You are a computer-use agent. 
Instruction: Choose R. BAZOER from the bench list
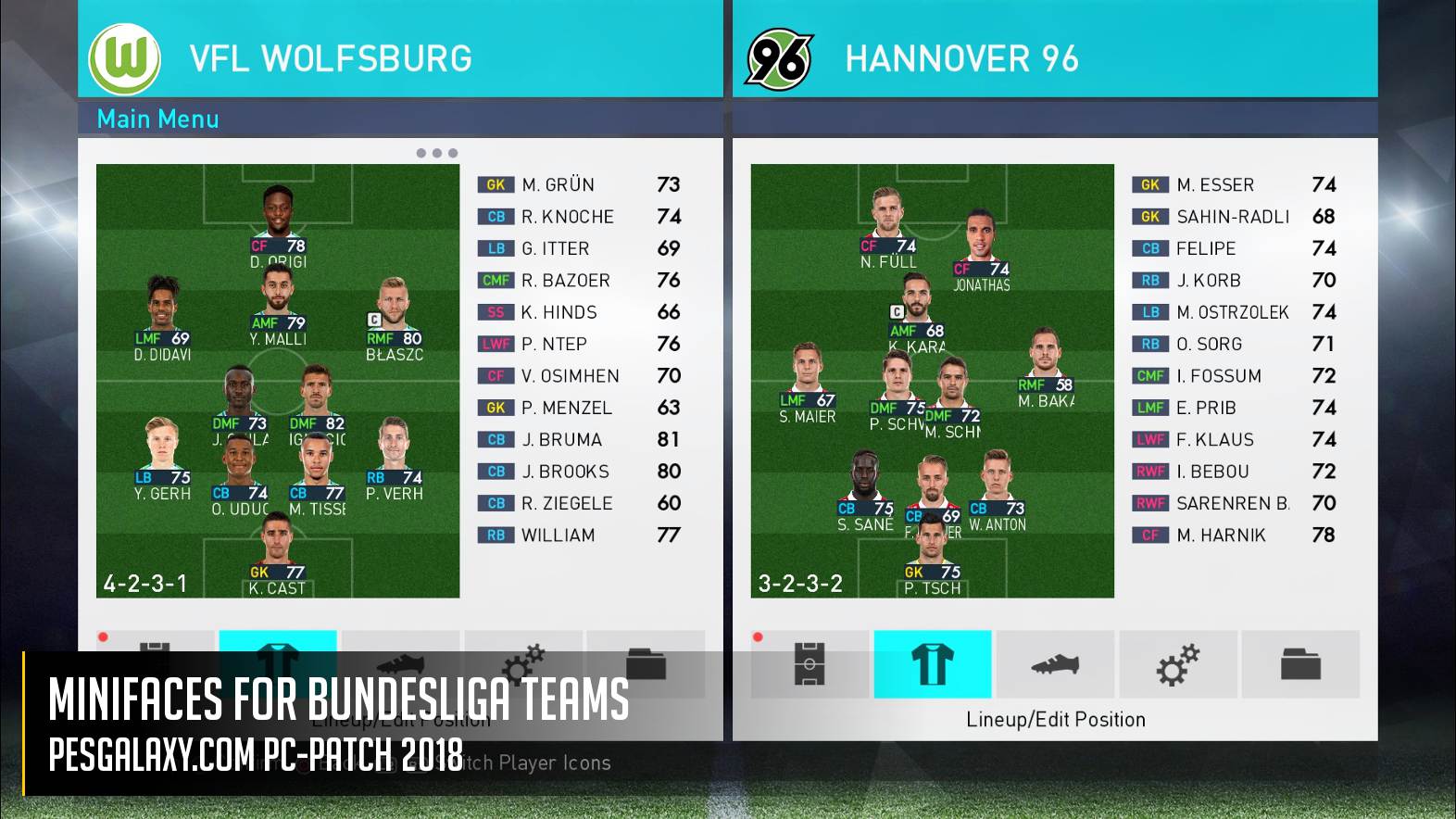tap(578, 280)
